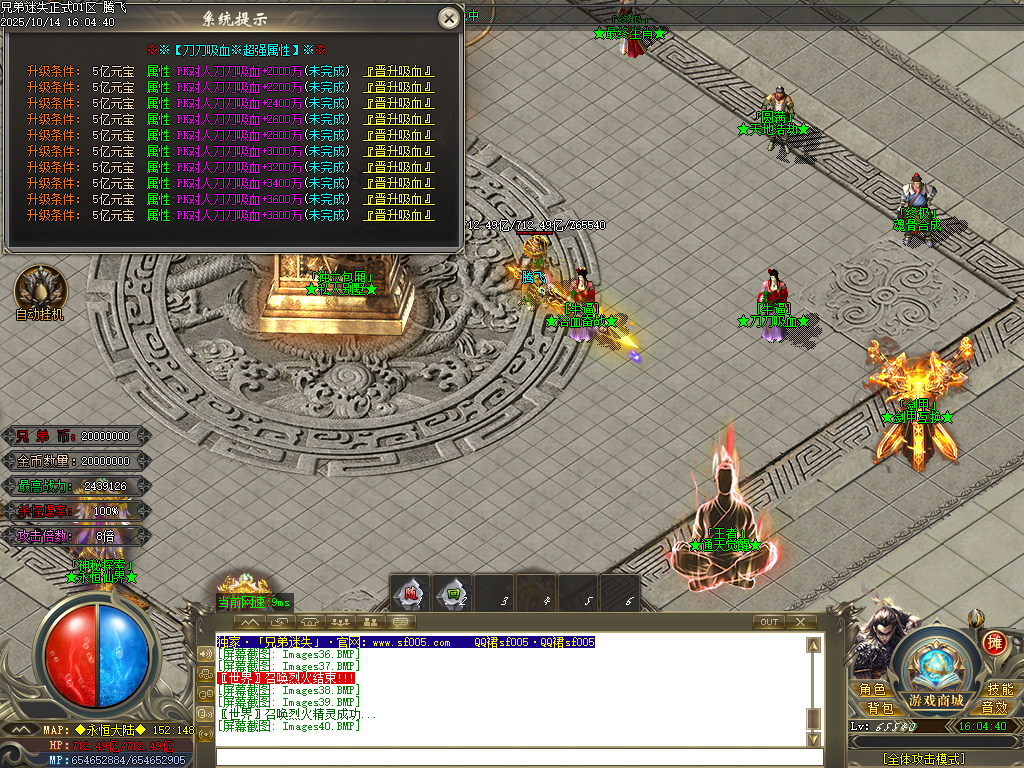The width and height of the screenshot is (1024, 768).
Task: Click the OUT button above chat
Action: [x=768, y=622]
